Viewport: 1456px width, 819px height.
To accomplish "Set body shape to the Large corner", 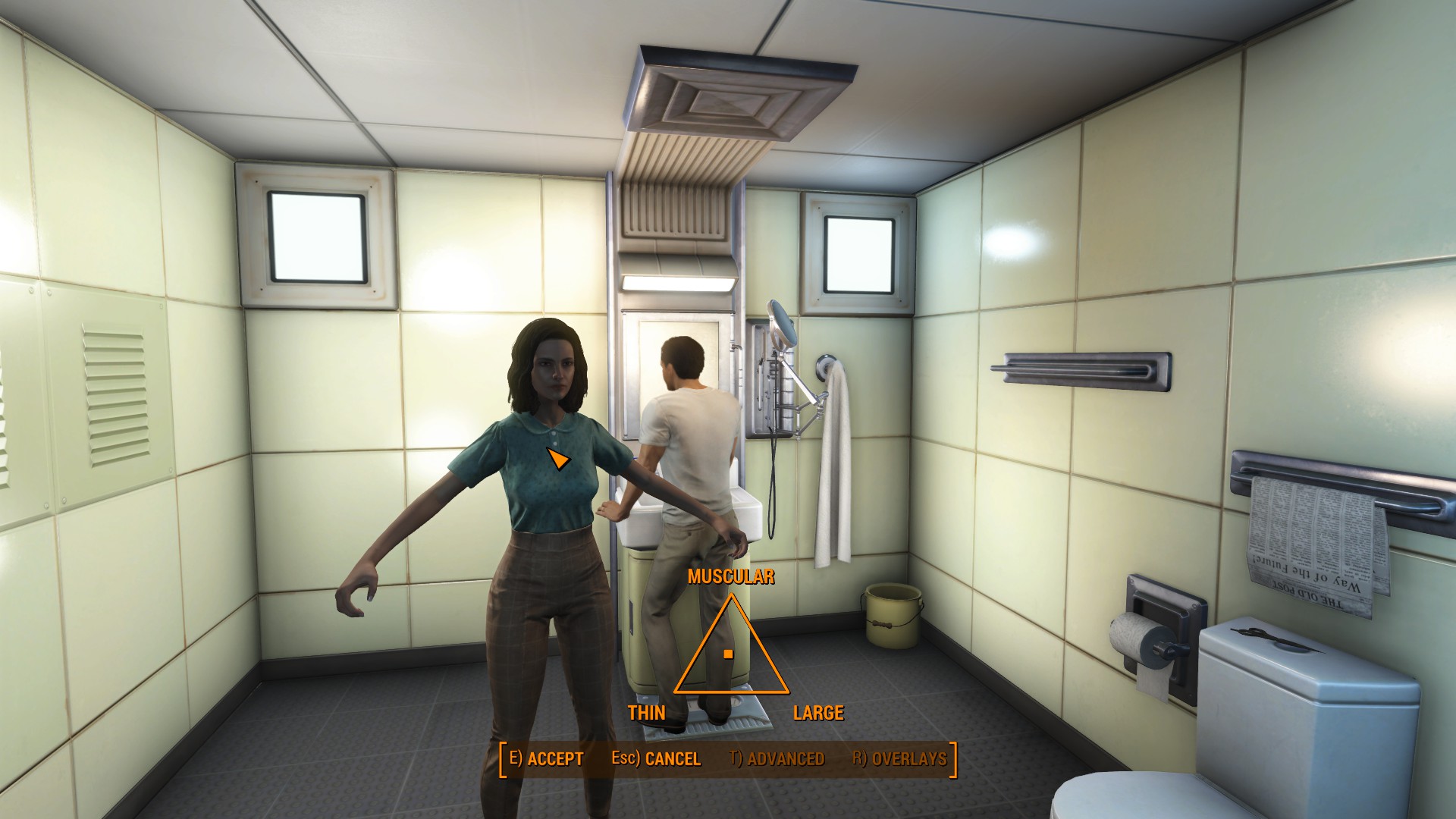I will pyautogui.click(x=786, y=691).
